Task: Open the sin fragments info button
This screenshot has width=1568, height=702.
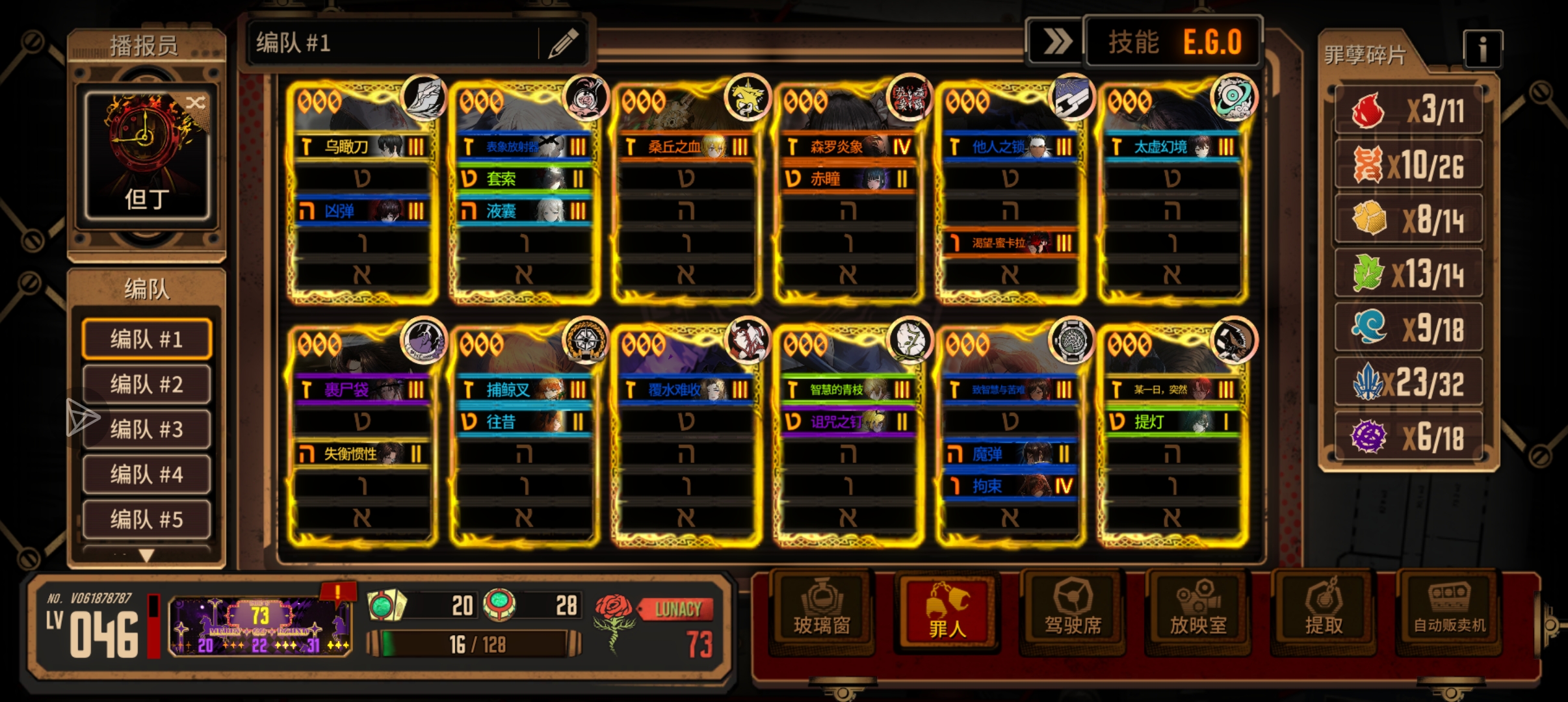Action: pyautogui.click(x=1482, y=49)
